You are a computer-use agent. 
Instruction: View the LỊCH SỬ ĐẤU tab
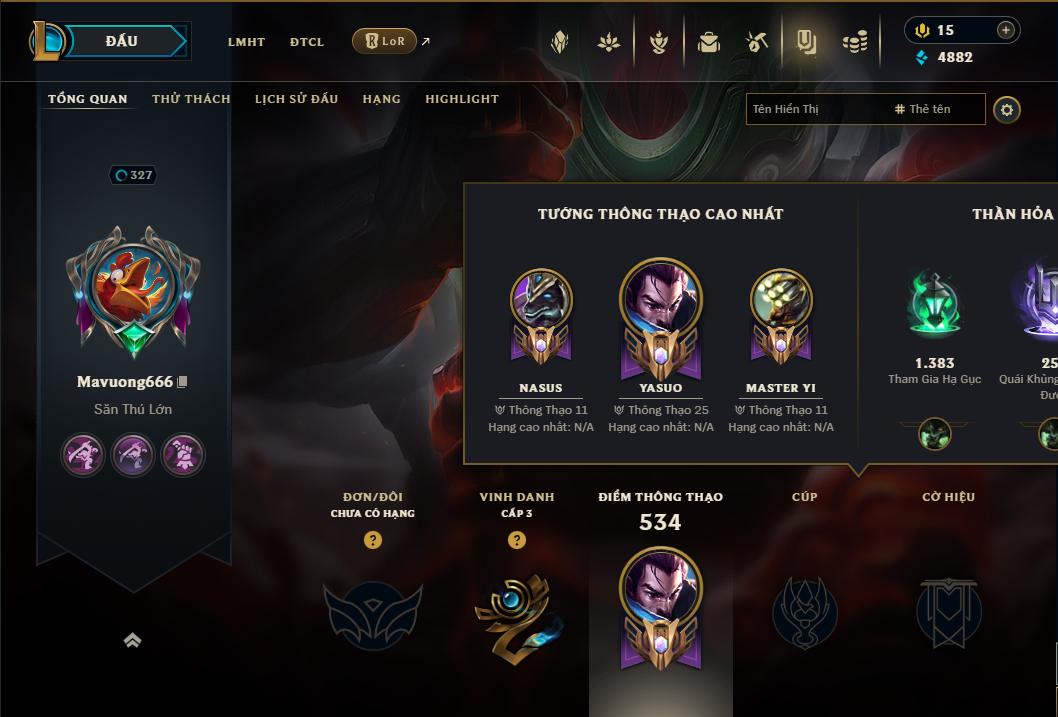click(x=296, y=99)
